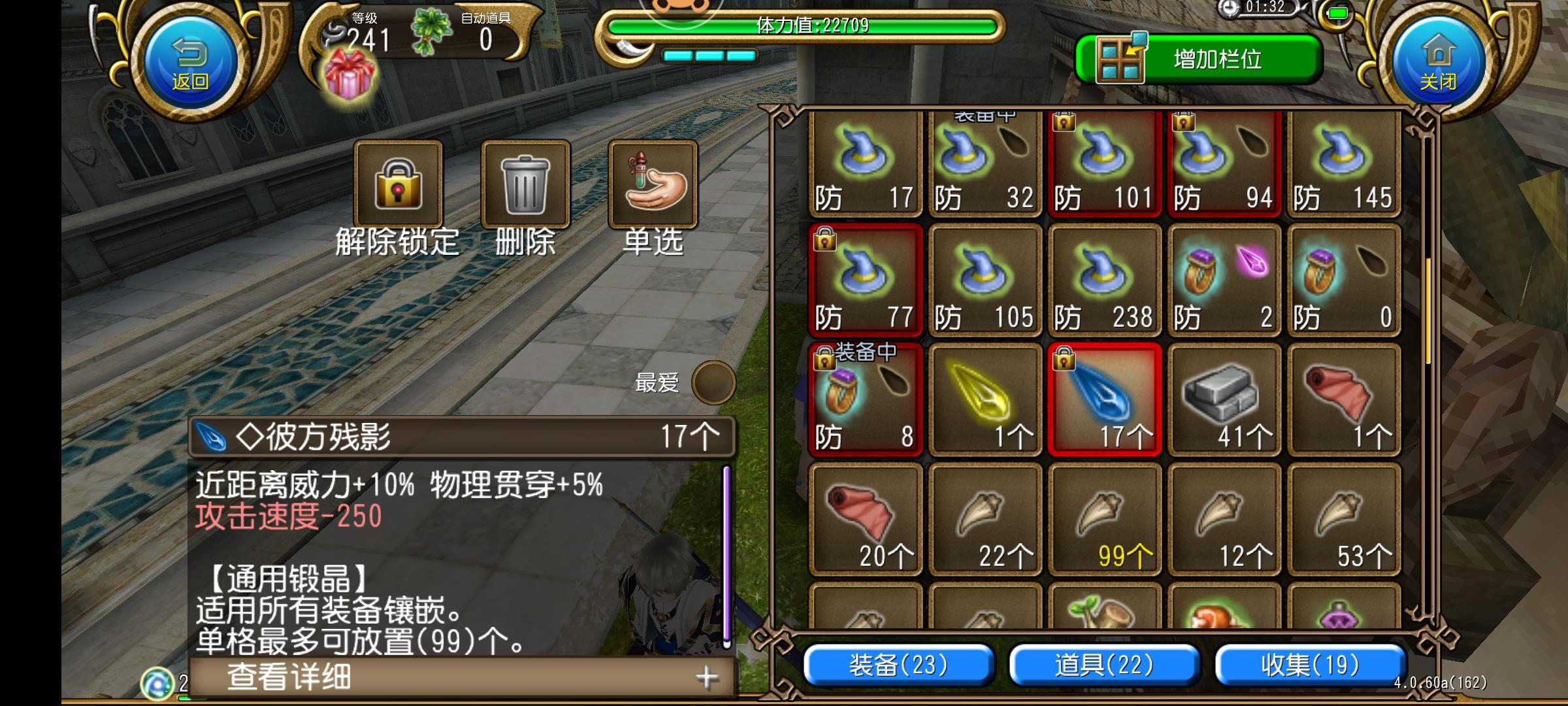Screen dimensions: 1568x706
Task: Select the blue 彼方残影 crystal stack of 17
Action: point(1104,395)
